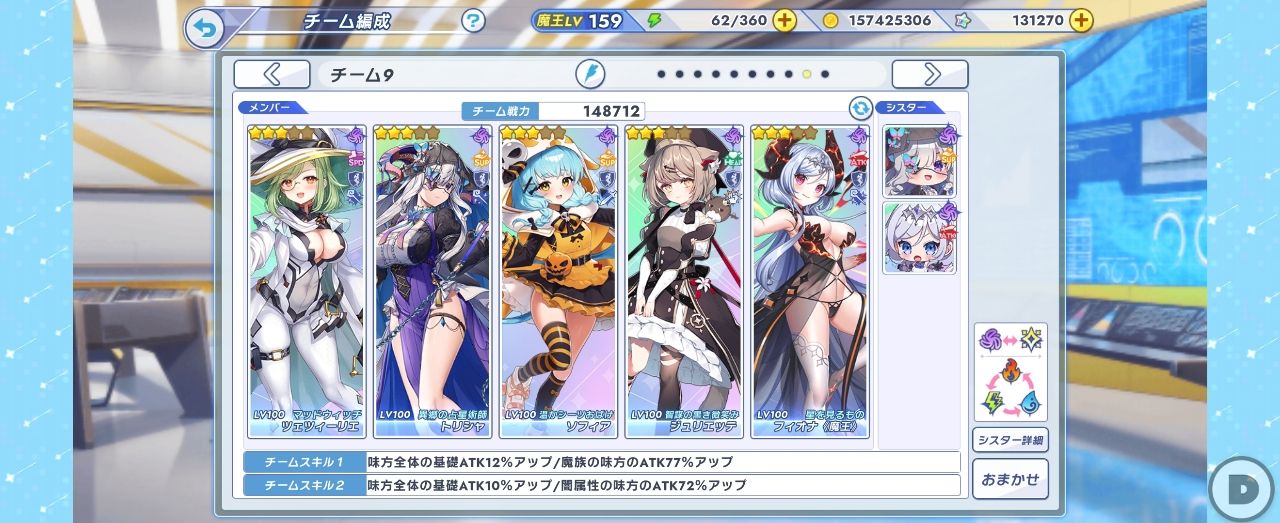Open シスター詳細 details
This screenshot has width=1280, height=523.
[1010, 440]
